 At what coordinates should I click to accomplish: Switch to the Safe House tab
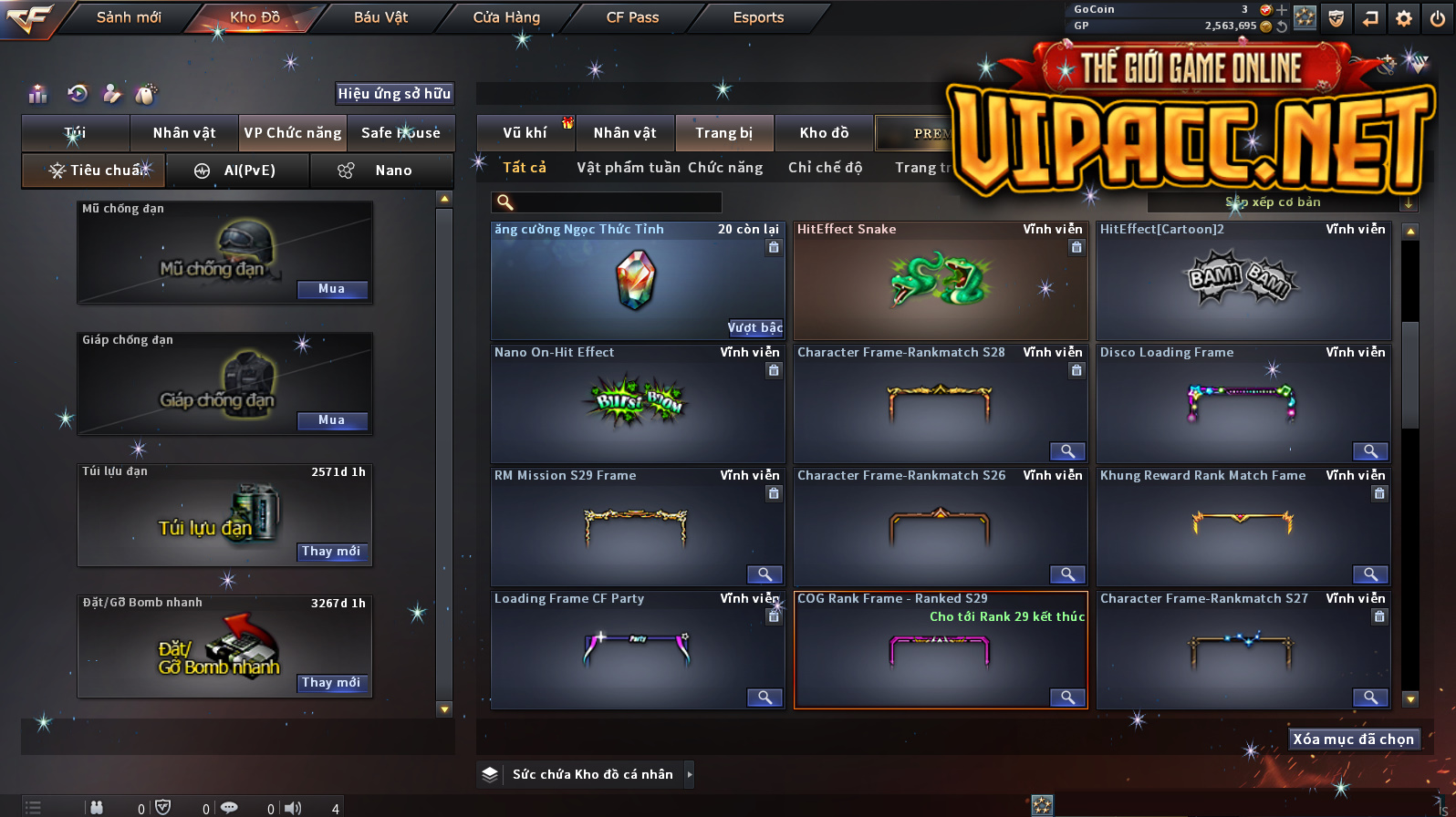point(400,133)
